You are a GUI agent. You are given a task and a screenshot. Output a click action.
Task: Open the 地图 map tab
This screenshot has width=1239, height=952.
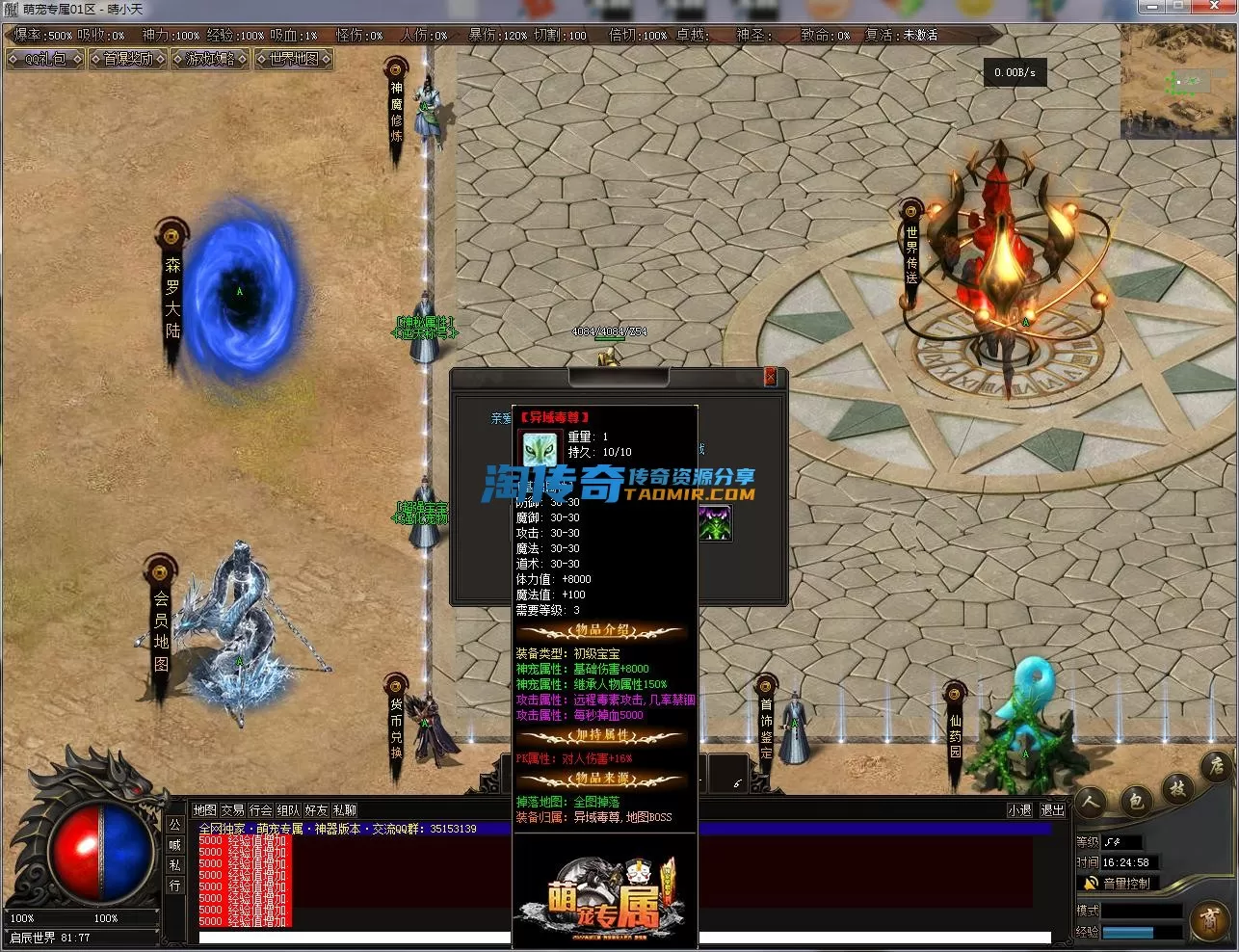pos(205,810)
